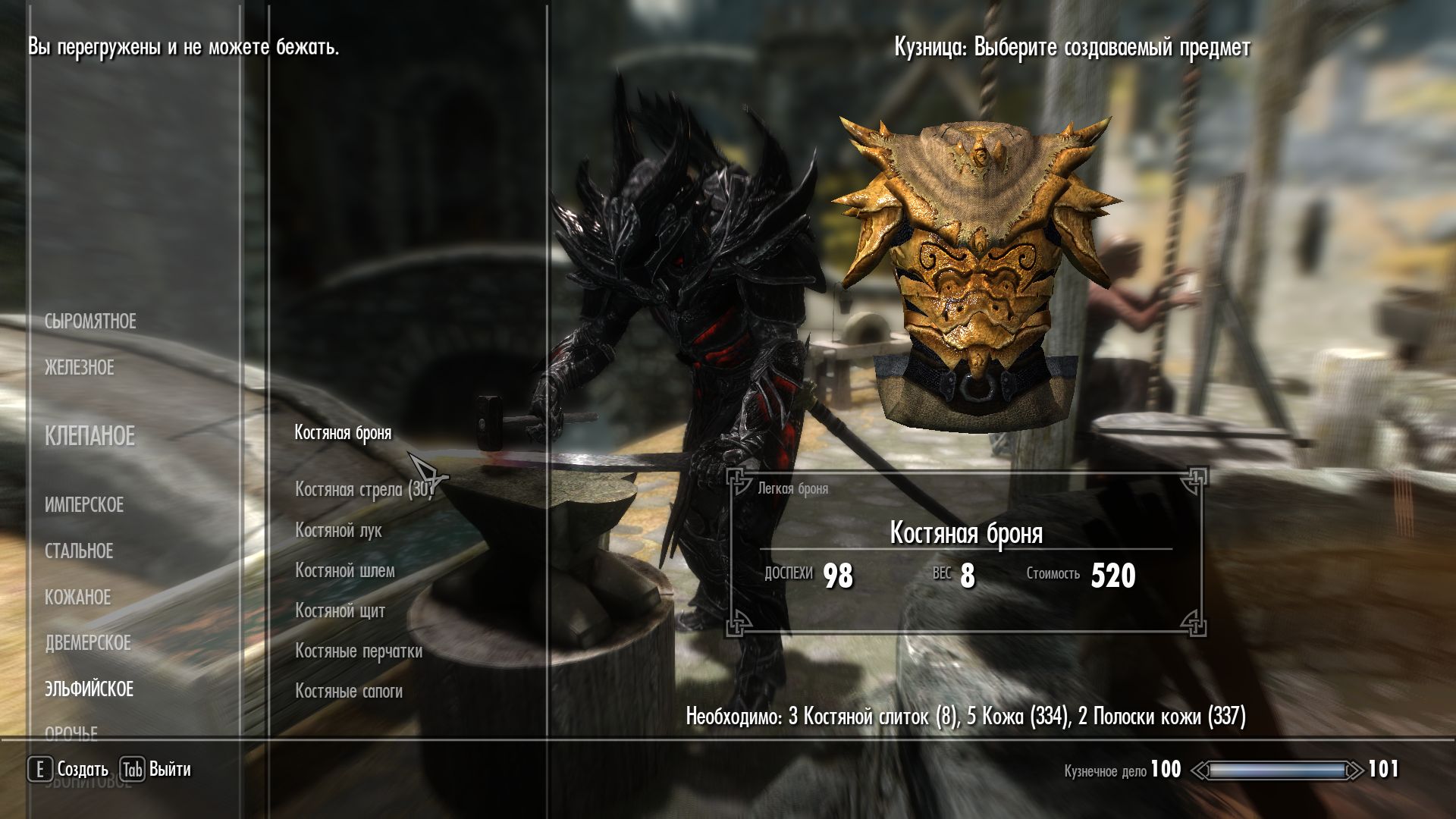
Task: Select the Костяной лук recipe
Action: [x=338, y=530]
